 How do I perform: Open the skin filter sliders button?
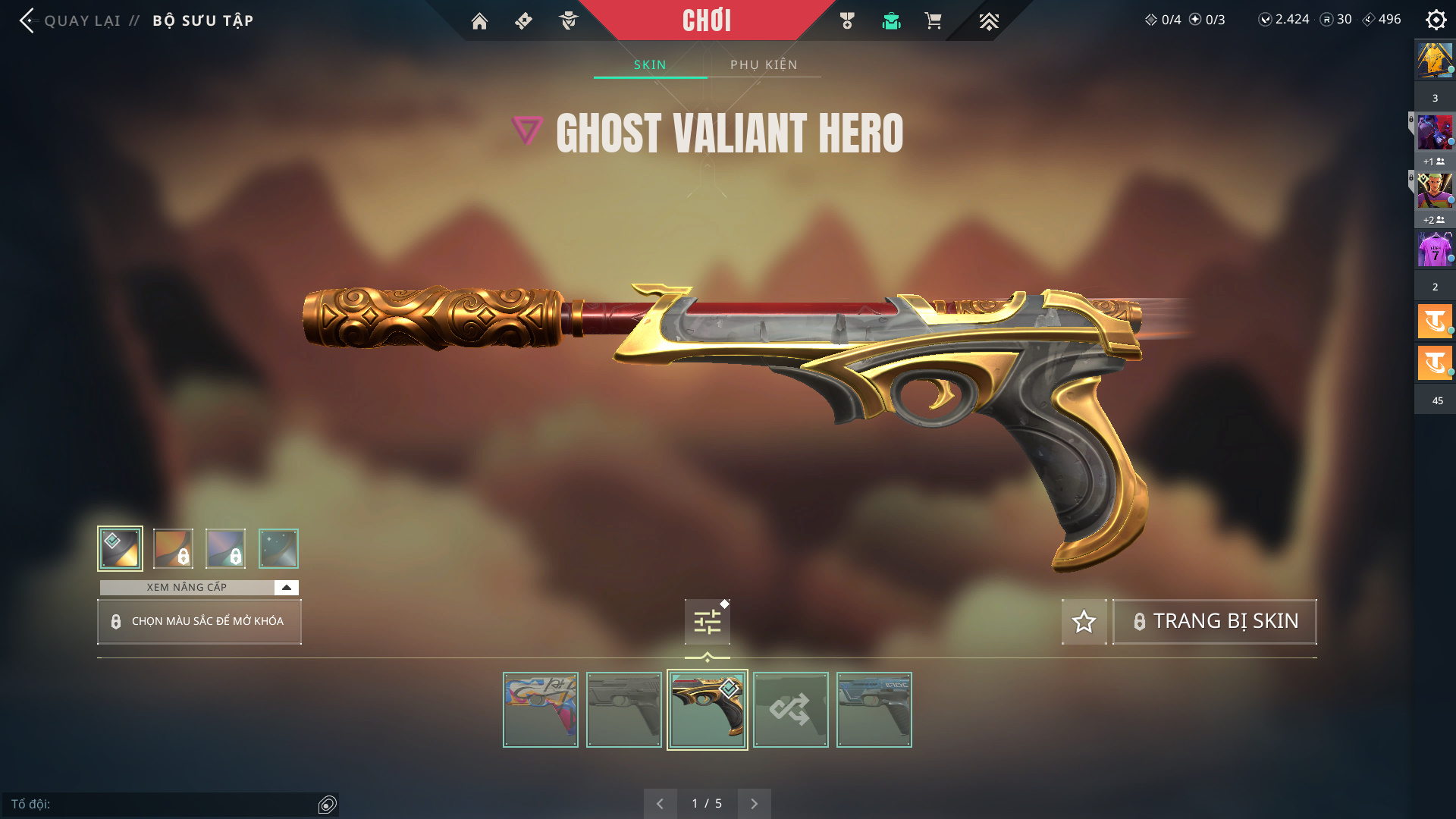tap(707, 623)
